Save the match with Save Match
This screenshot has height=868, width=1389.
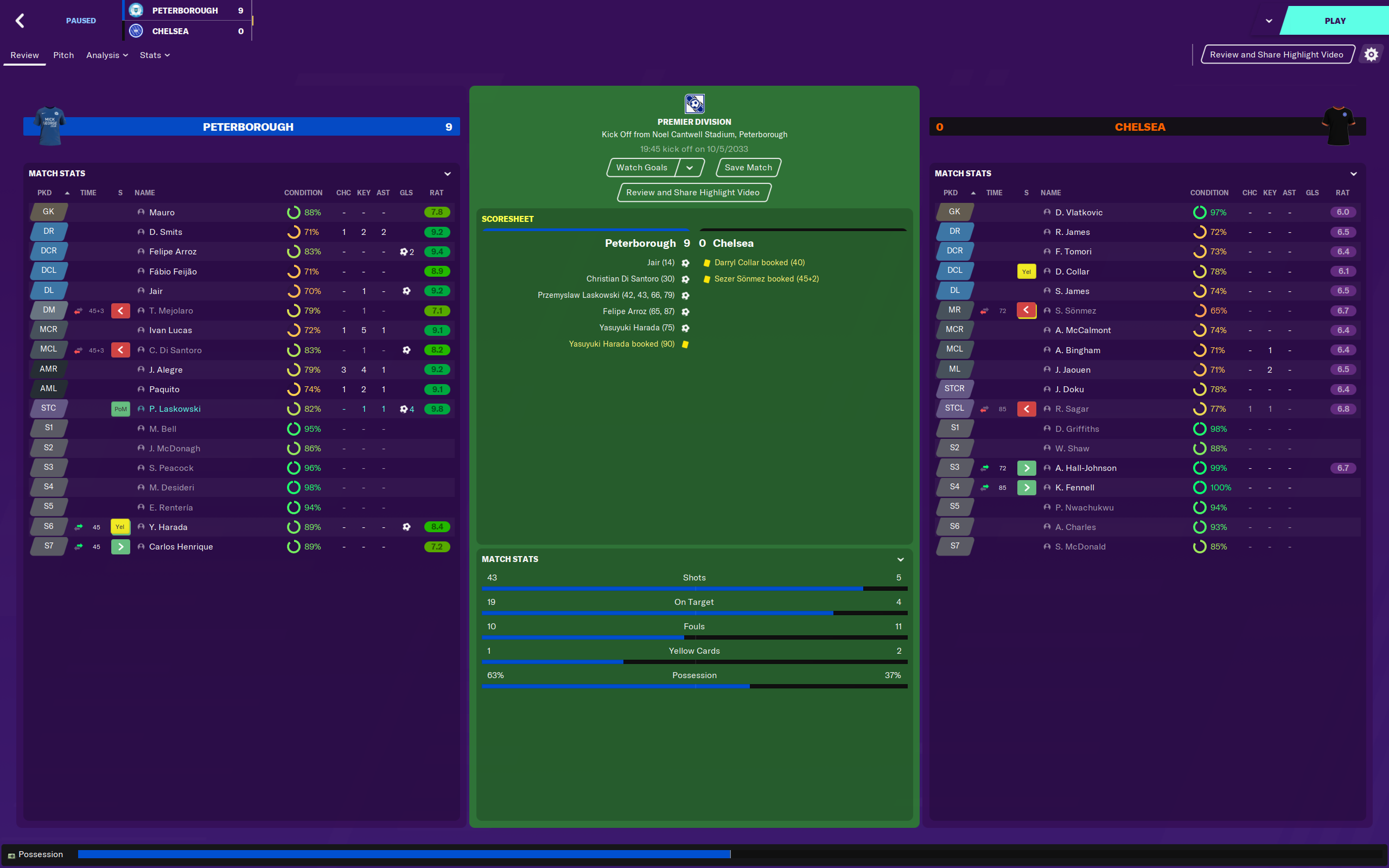748,168
